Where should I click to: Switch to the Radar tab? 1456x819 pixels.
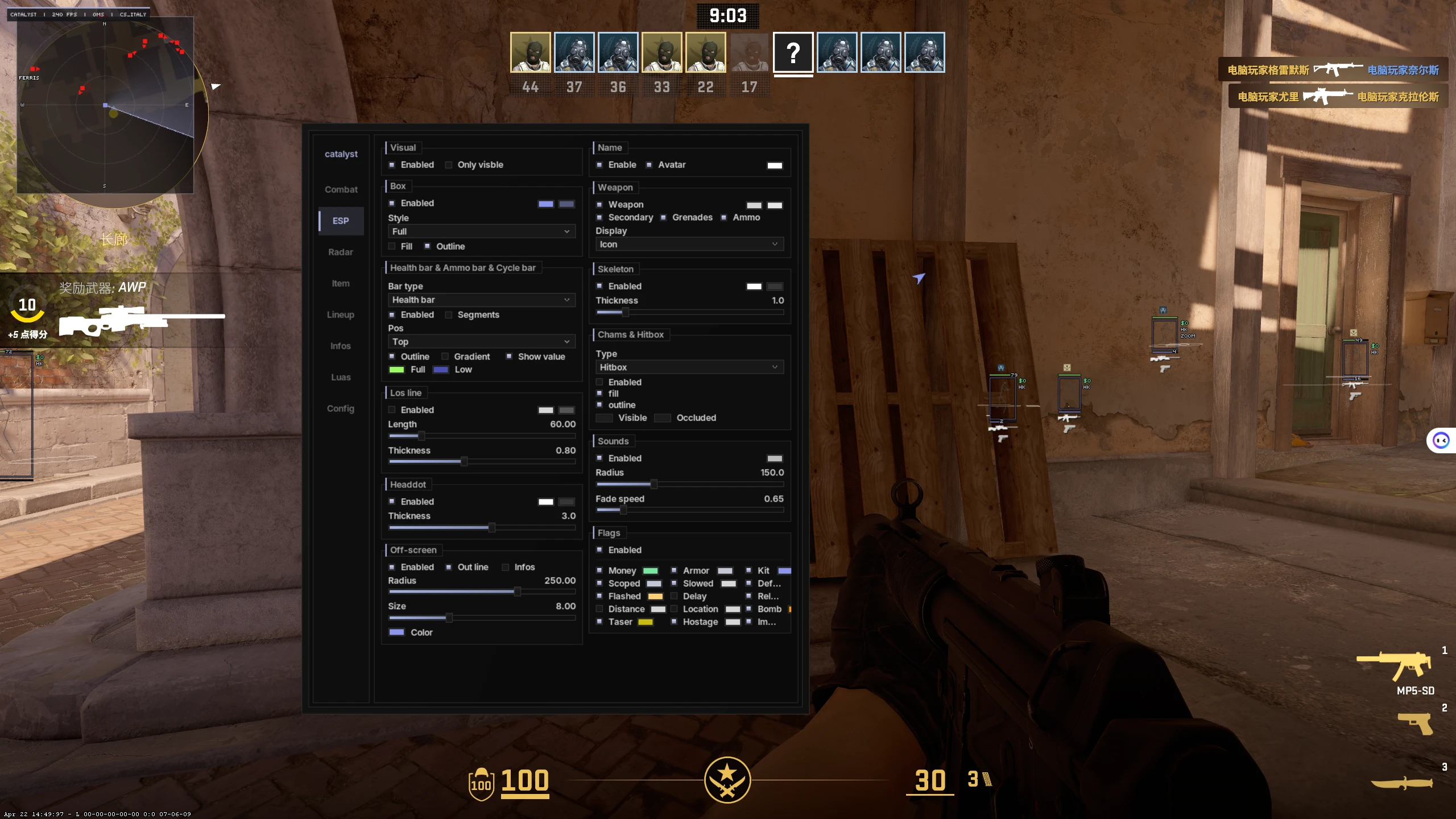pyautogui.click(x=340, y=251)
